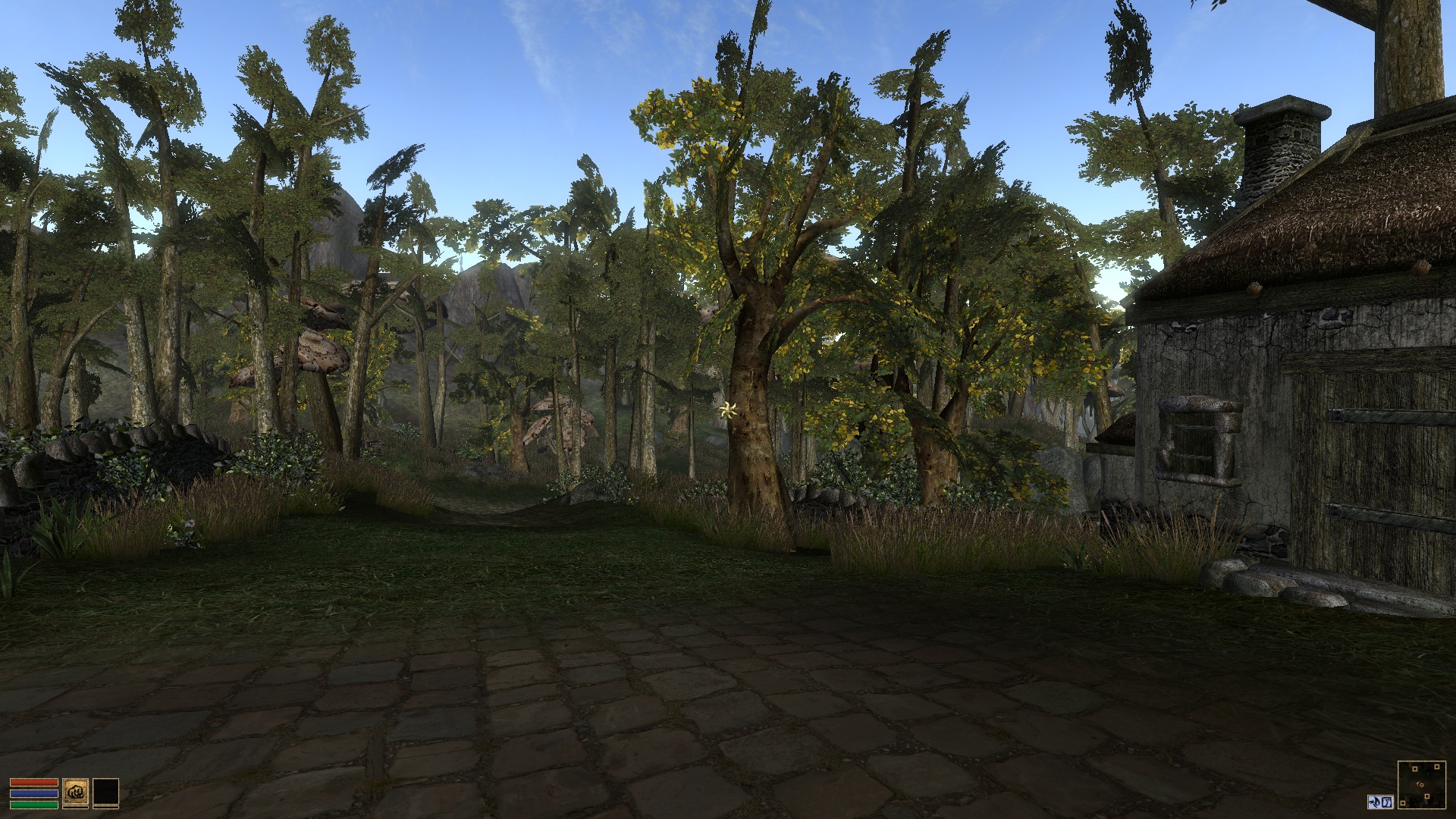Click the empty selected magic slot
Screen dimensions: 1456x819
pyautogui.click(x=105, y=792)
